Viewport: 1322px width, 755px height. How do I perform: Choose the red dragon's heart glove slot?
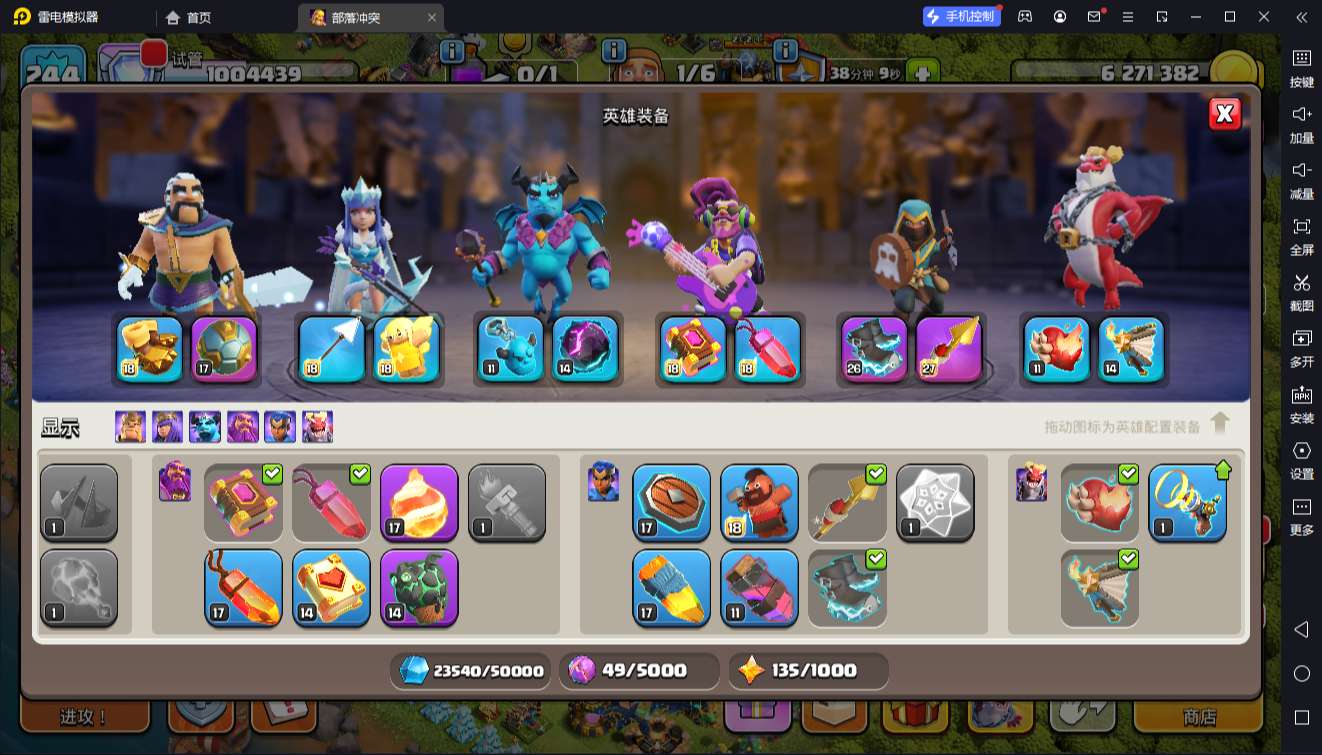tap(1057, 349)
